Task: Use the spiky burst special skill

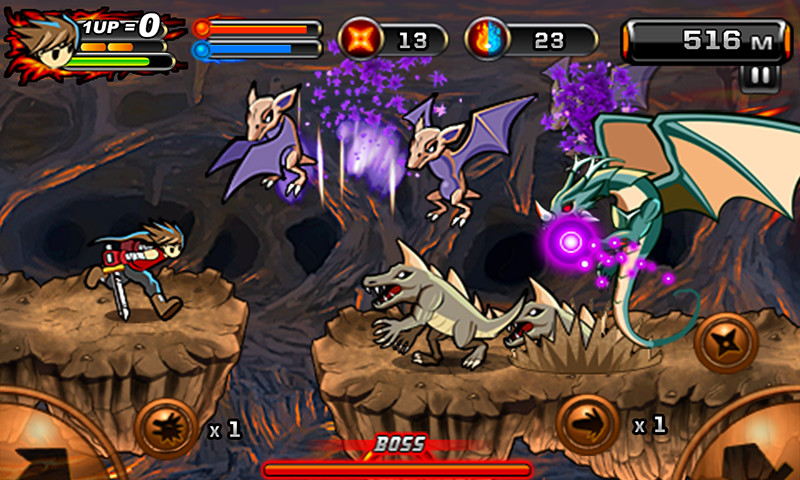Action: (x=165, y=428)
